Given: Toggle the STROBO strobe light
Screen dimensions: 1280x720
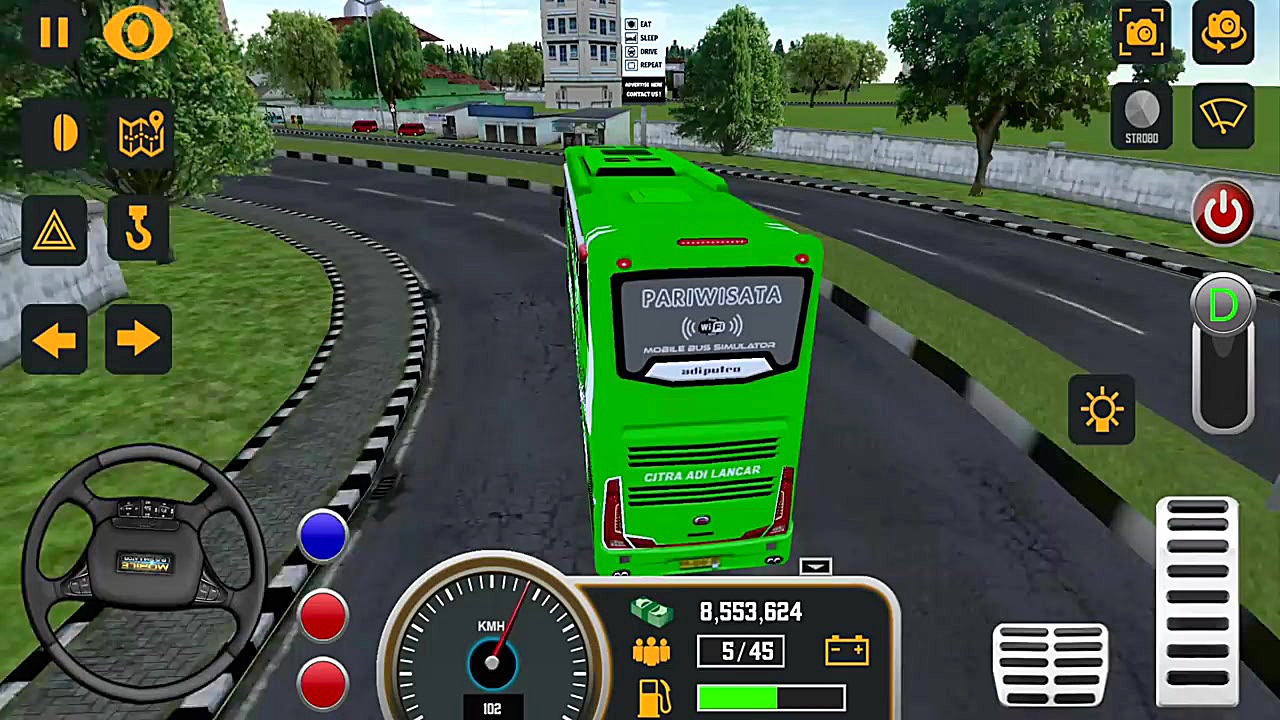Looking at the screenshot, I should pyautogui.click(x=1141, y=112).
